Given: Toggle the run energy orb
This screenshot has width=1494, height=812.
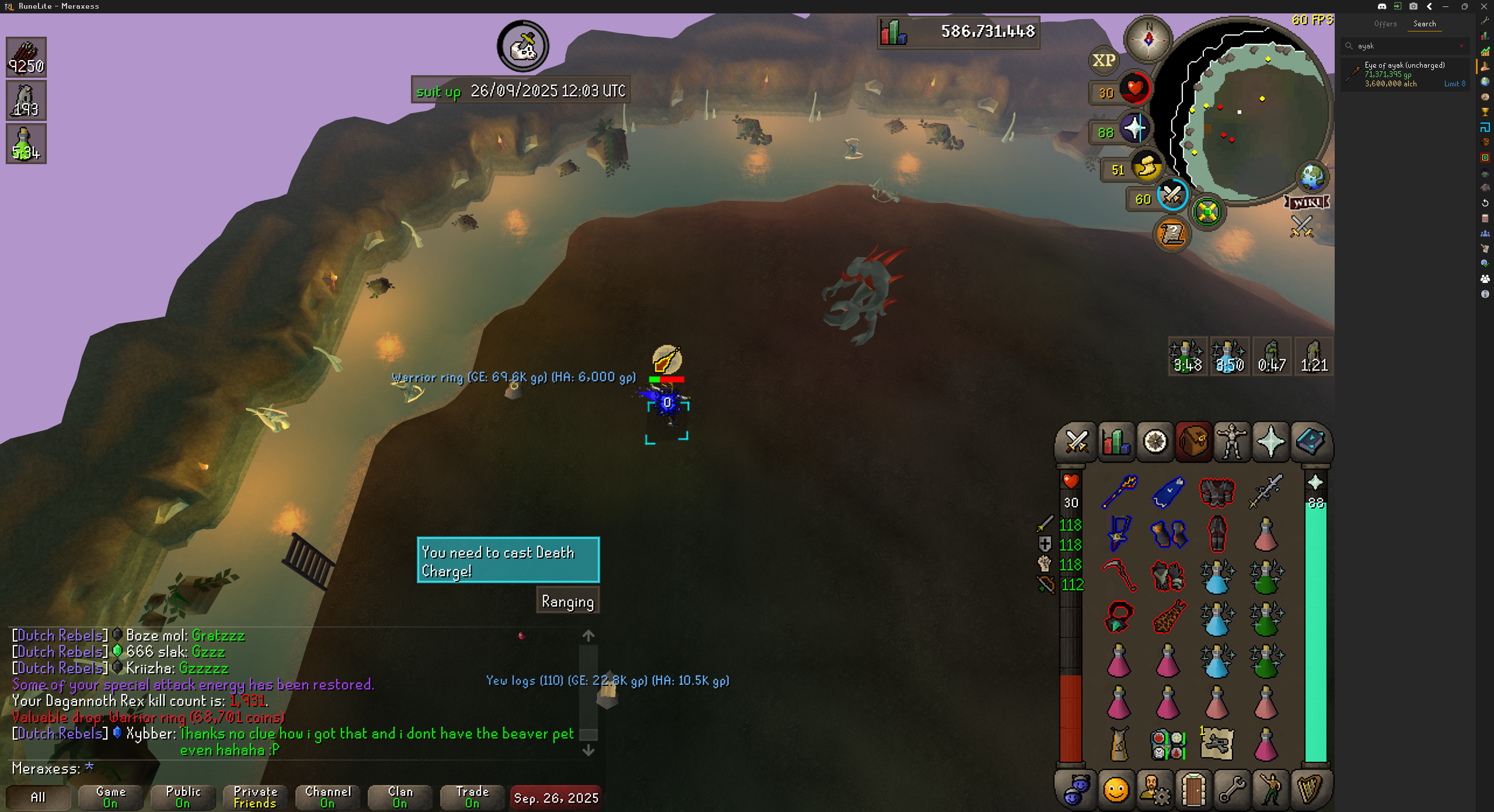Looking at the screenshot, I should point(1146,168).
